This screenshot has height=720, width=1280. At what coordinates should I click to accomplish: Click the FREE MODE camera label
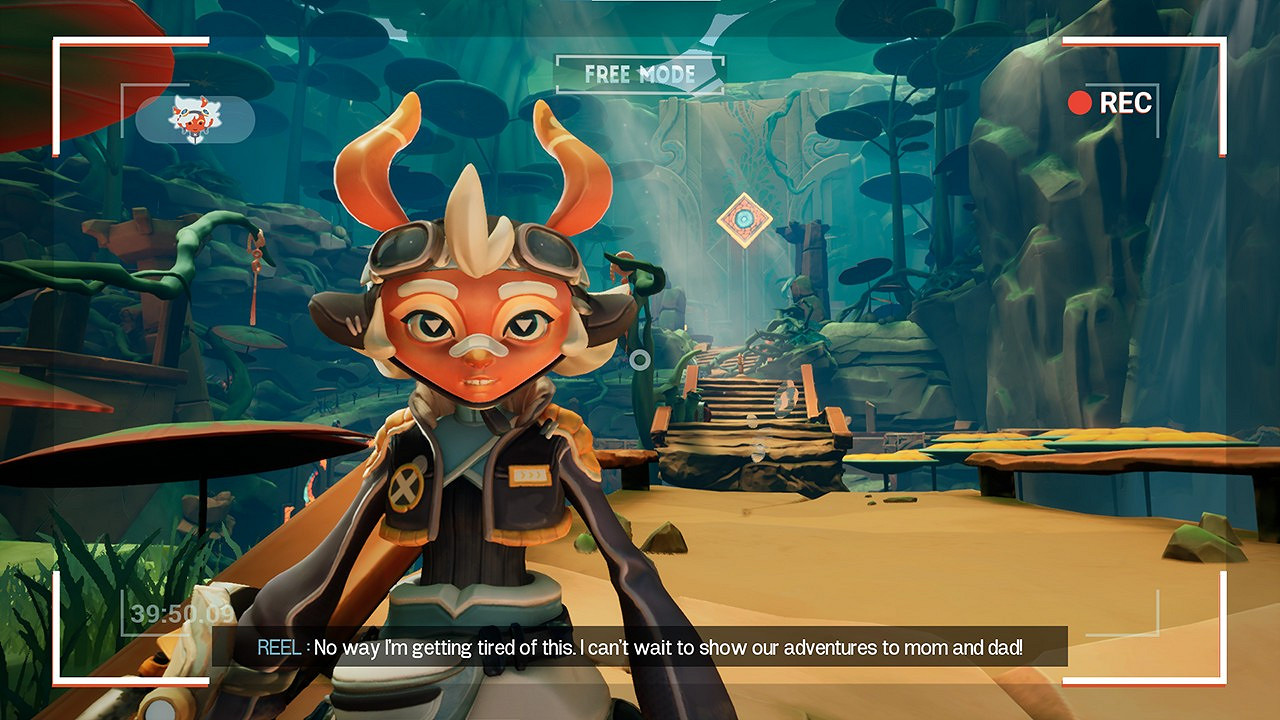tap(640, 74)
